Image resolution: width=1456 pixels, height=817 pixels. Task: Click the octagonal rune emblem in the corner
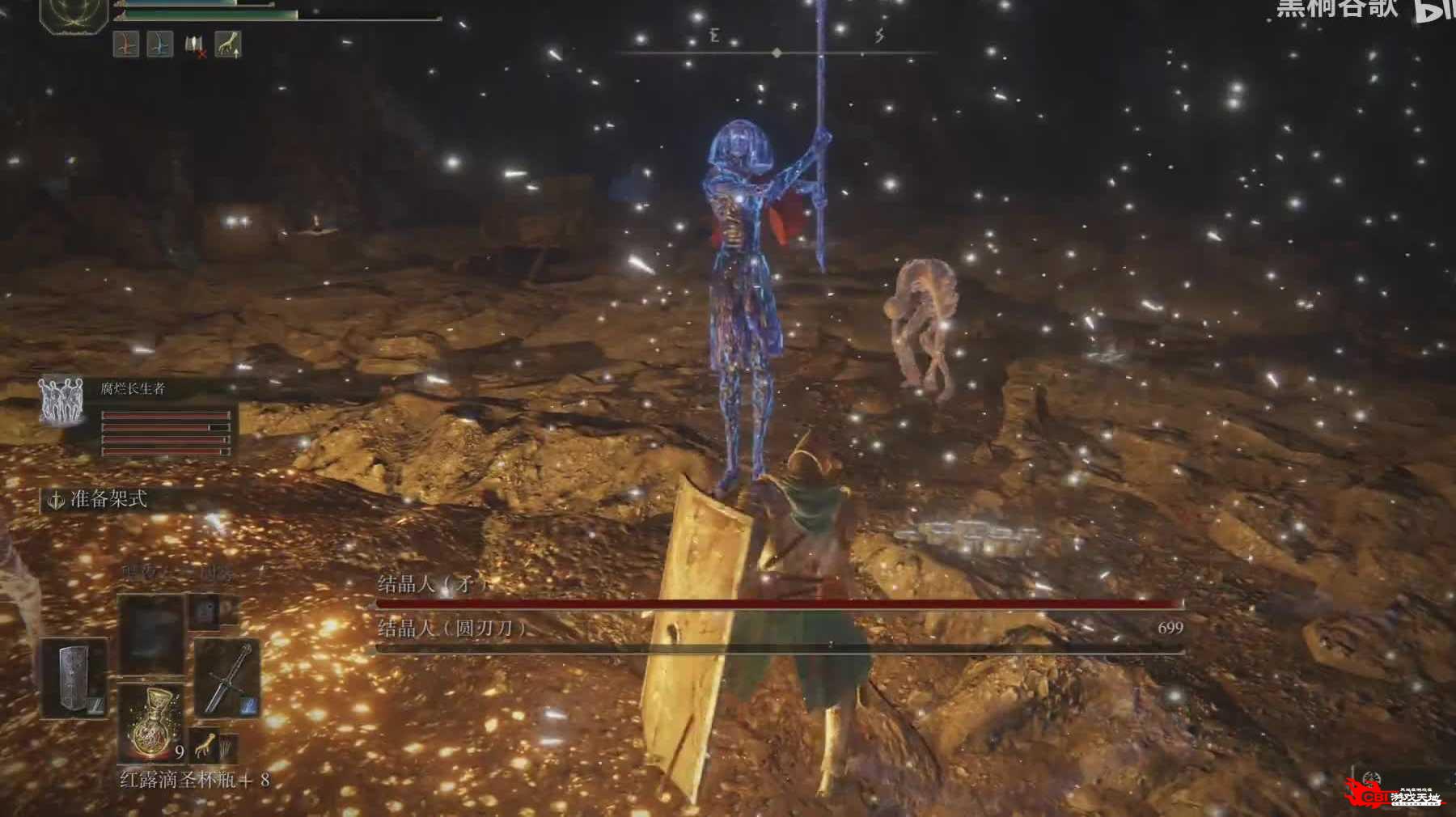[x=74, y=15]
